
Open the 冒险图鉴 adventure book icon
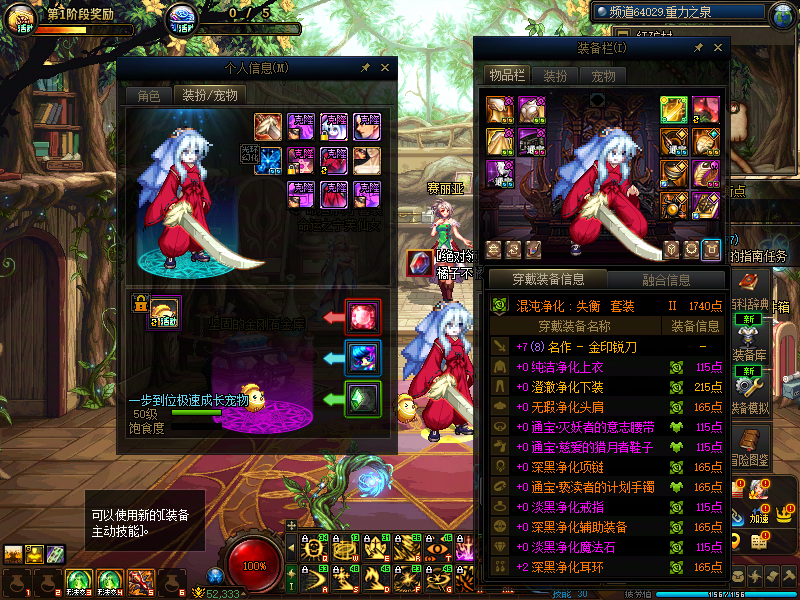pos(749,445)
